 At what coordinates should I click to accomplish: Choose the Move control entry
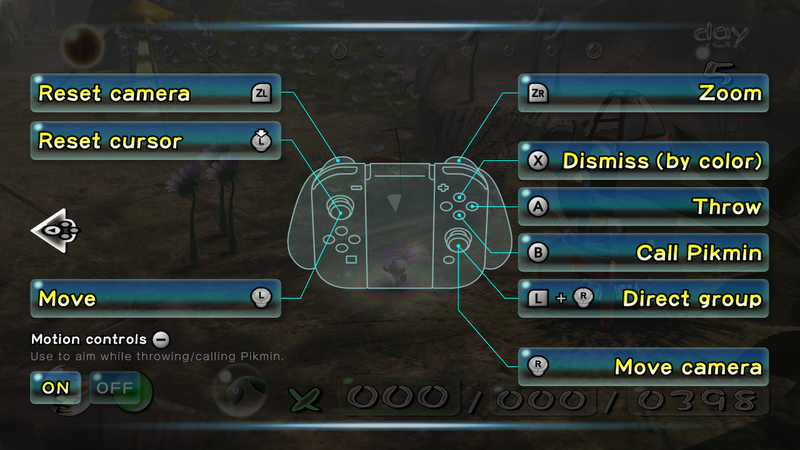point(155,298)
